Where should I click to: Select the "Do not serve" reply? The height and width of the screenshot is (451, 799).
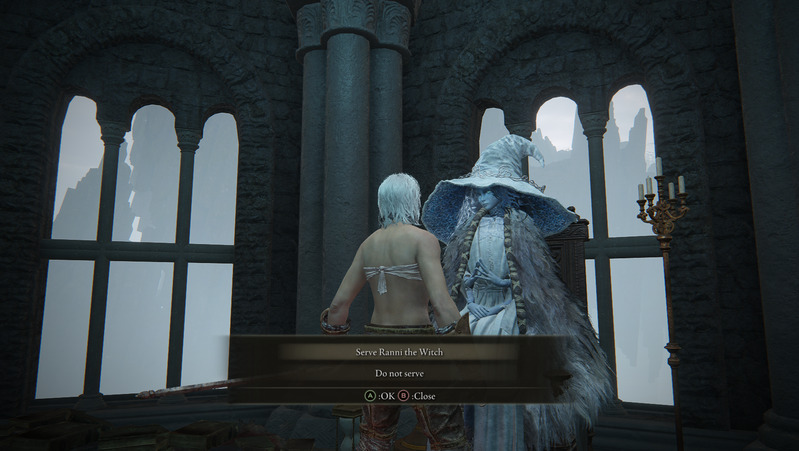point(397,373)
